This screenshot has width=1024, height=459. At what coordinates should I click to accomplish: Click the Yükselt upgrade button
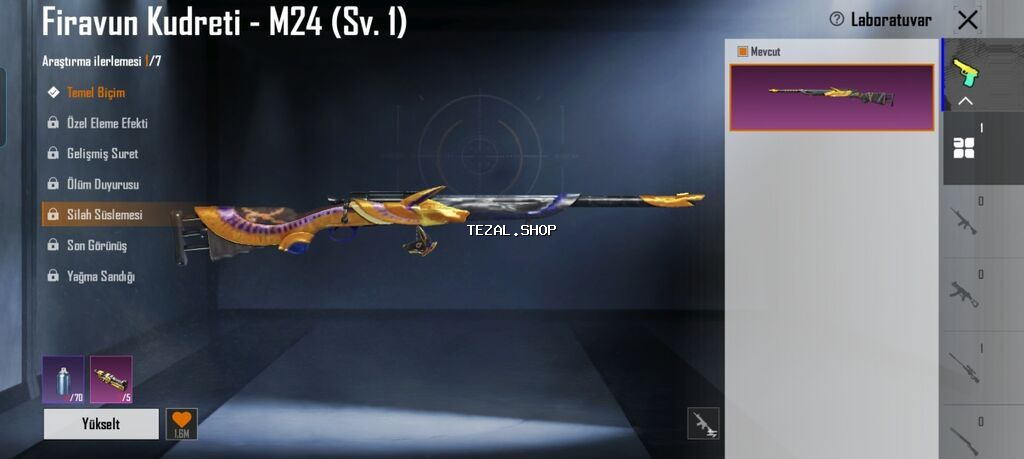point(101,424)
